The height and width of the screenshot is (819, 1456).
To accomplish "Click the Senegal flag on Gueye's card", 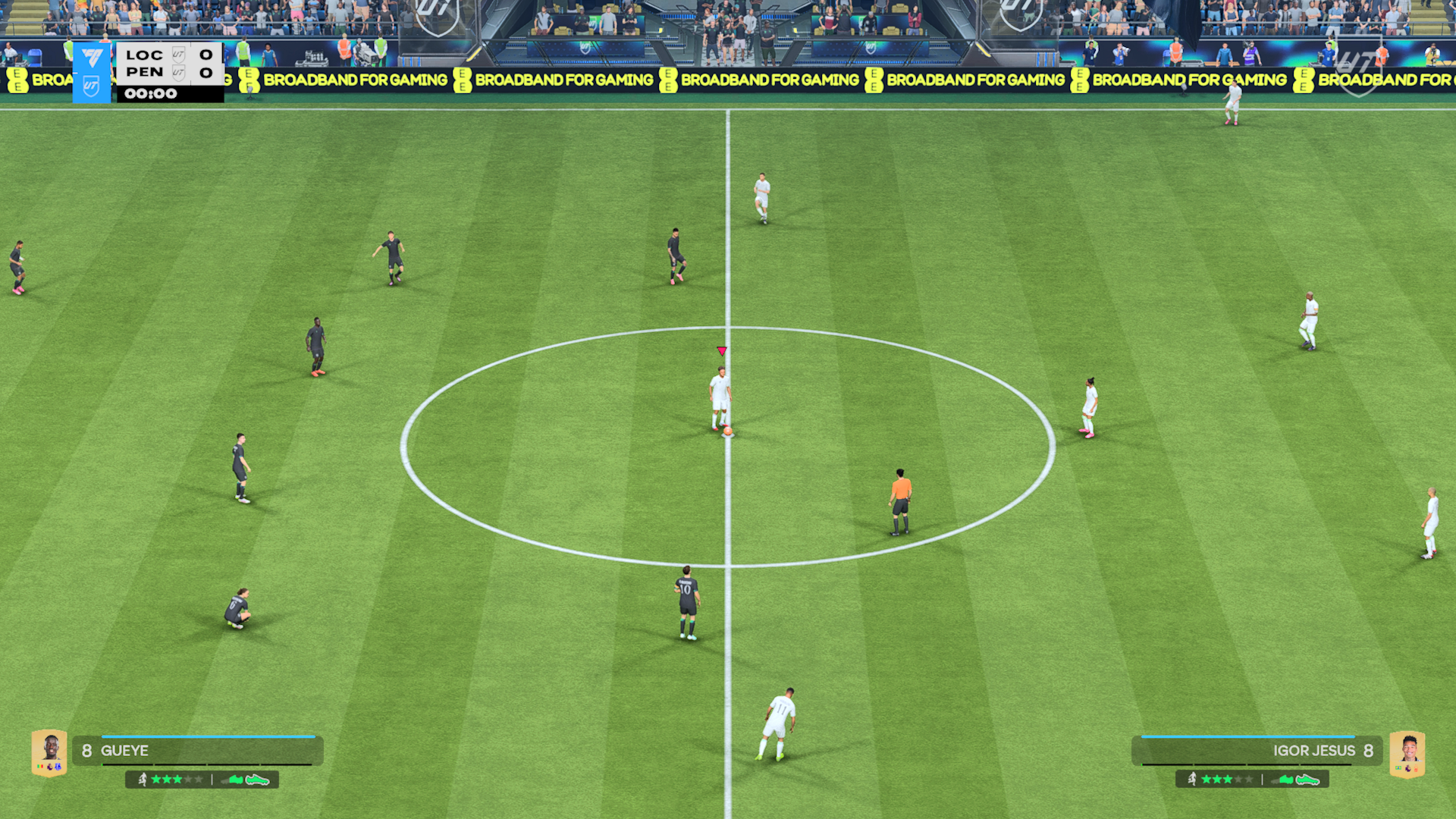I will 39,765.
